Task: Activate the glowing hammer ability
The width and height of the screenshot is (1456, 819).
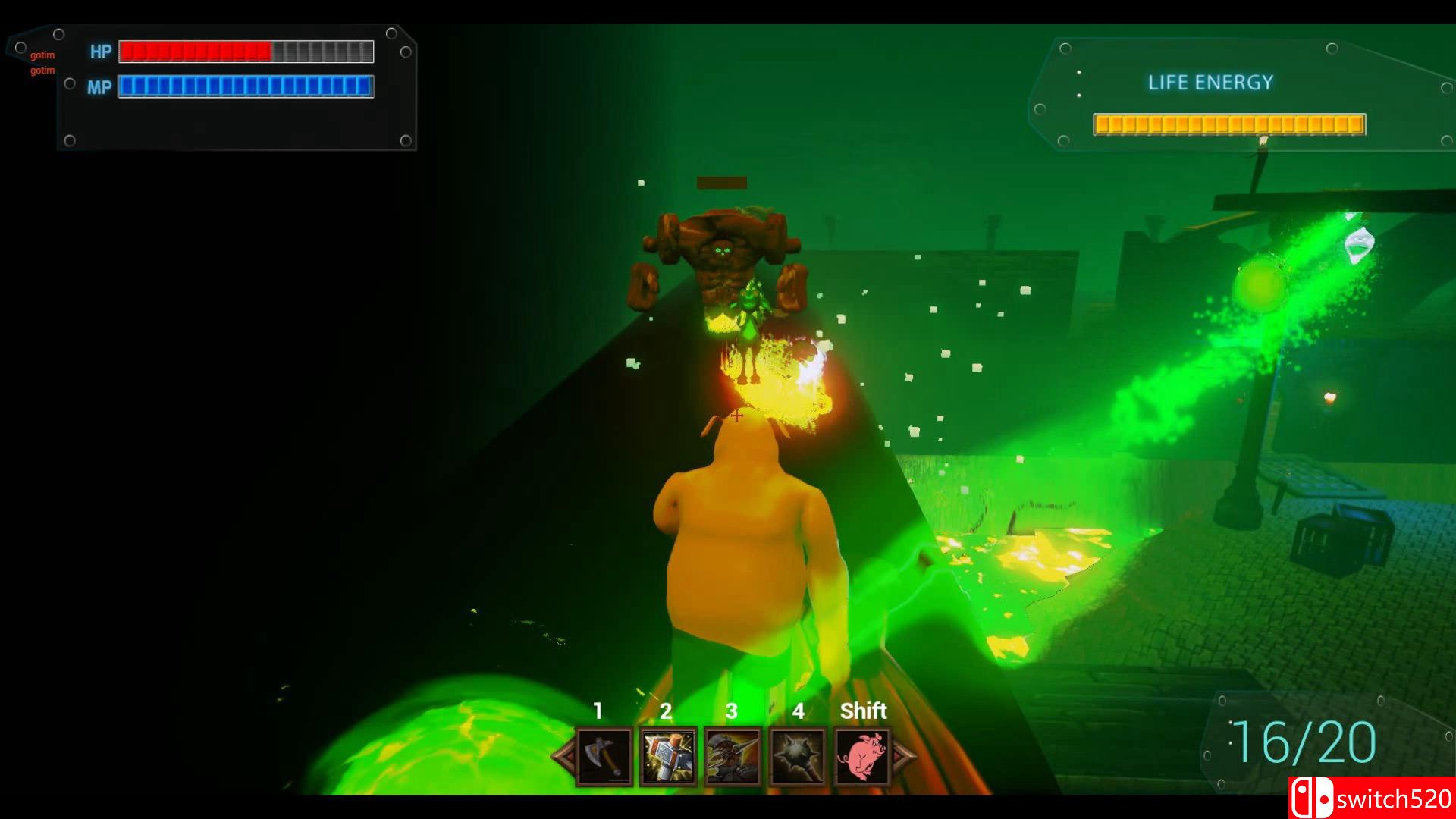Action: point(668,756)
